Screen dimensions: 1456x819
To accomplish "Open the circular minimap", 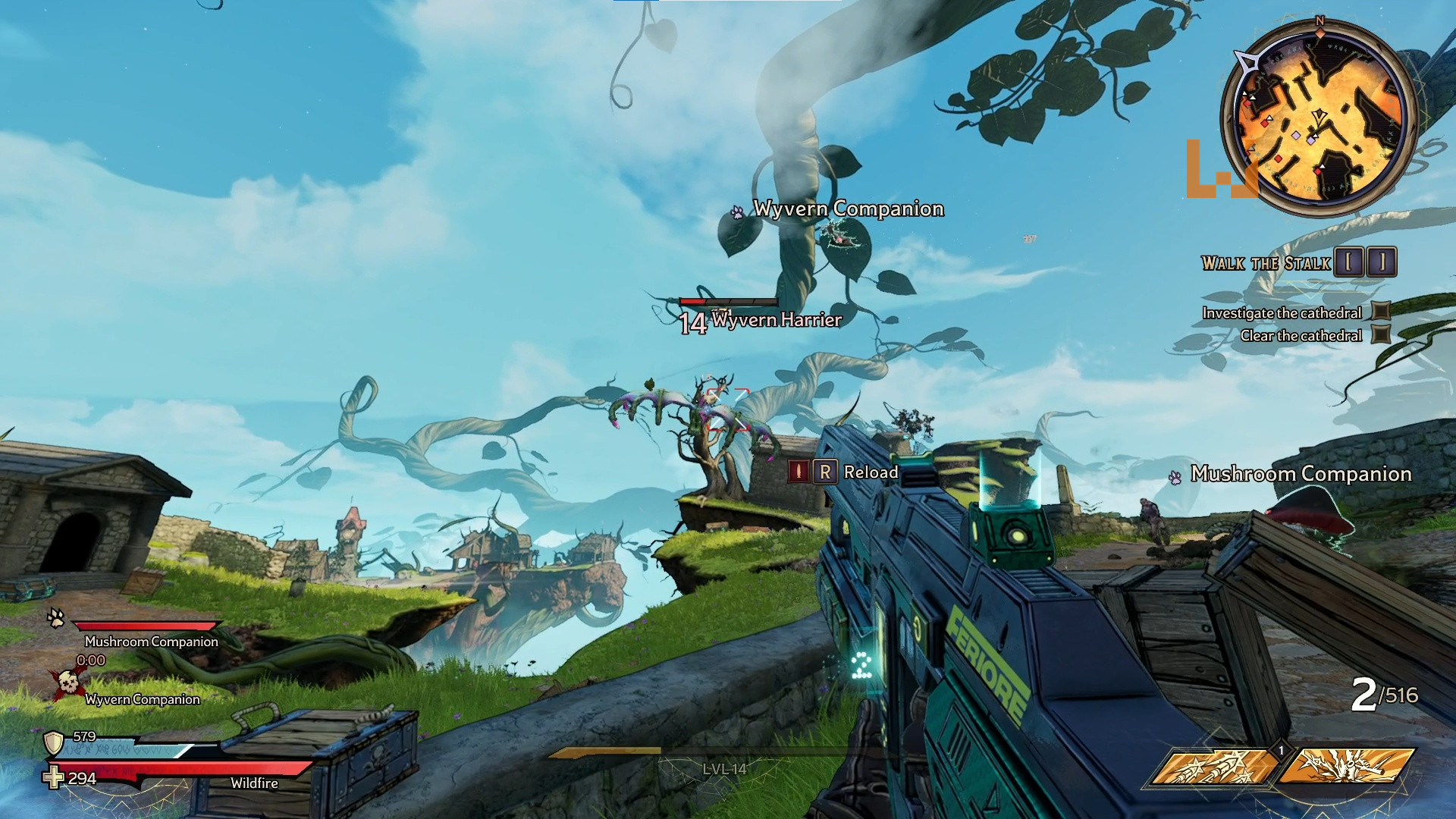I will point(1318,116).
